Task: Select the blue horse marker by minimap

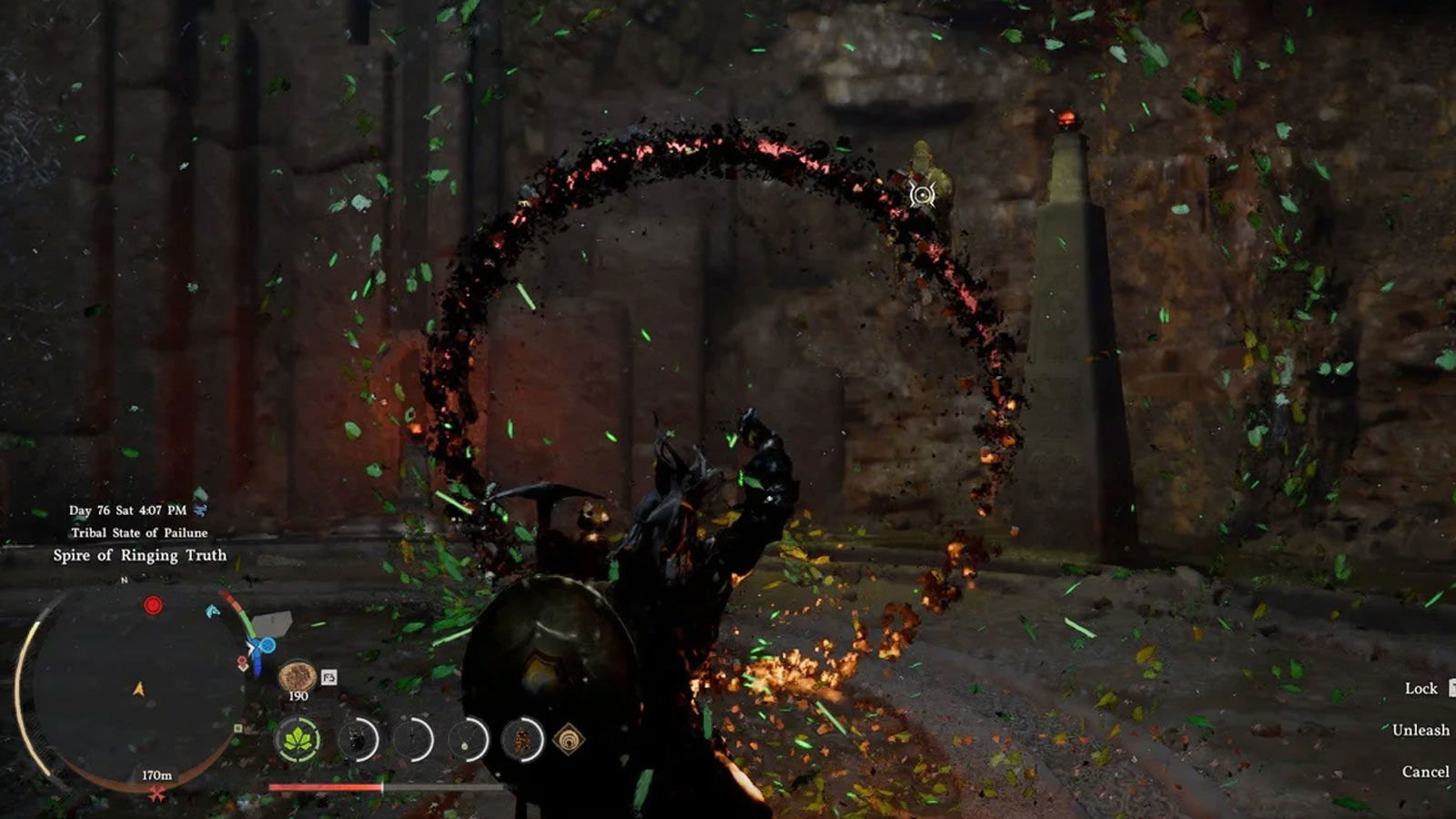Action: (213, 611)
